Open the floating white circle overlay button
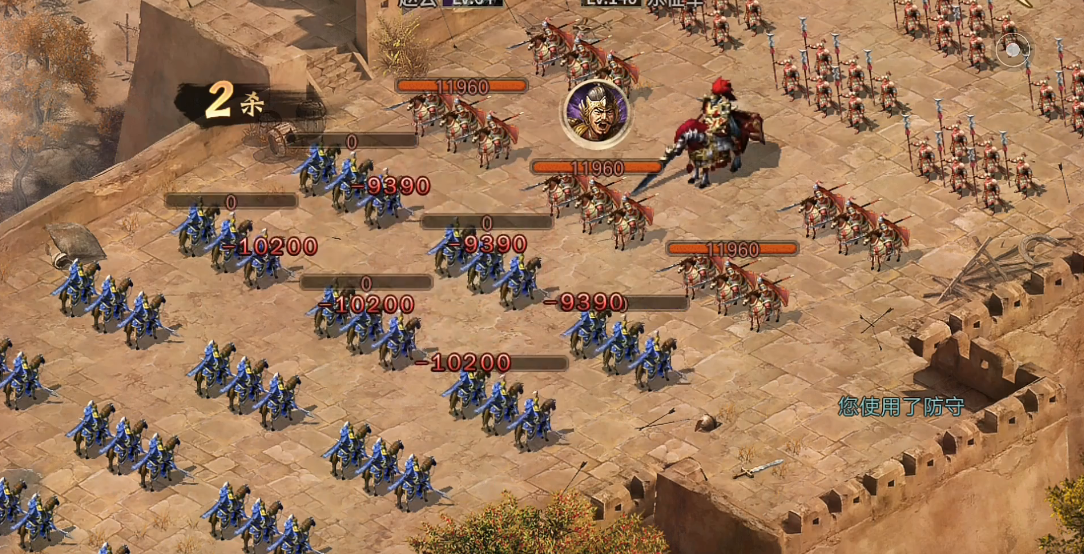 click(x=1012, y=50)
